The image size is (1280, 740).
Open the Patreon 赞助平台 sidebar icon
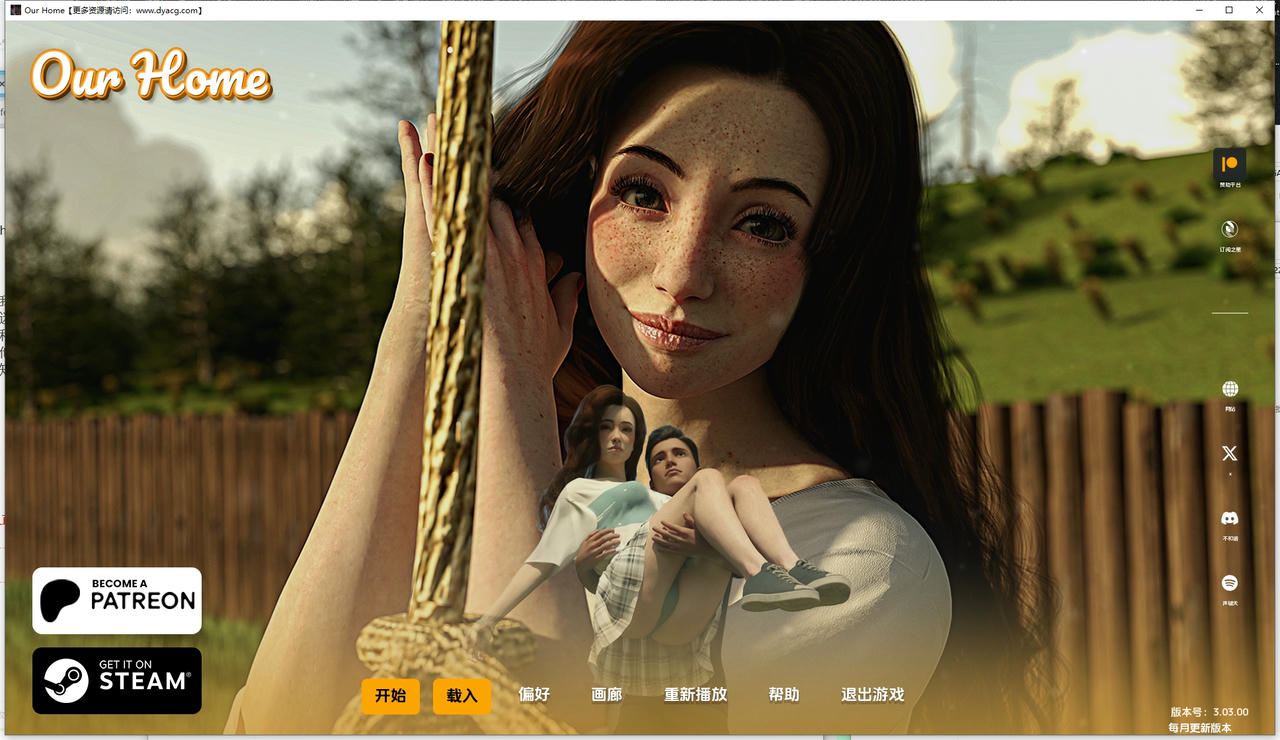1229,163
